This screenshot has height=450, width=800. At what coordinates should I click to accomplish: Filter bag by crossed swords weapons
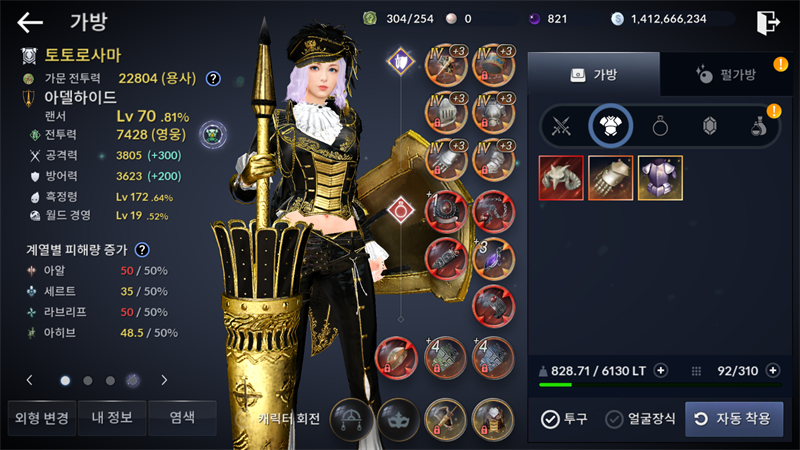click(x=562, y=126)
